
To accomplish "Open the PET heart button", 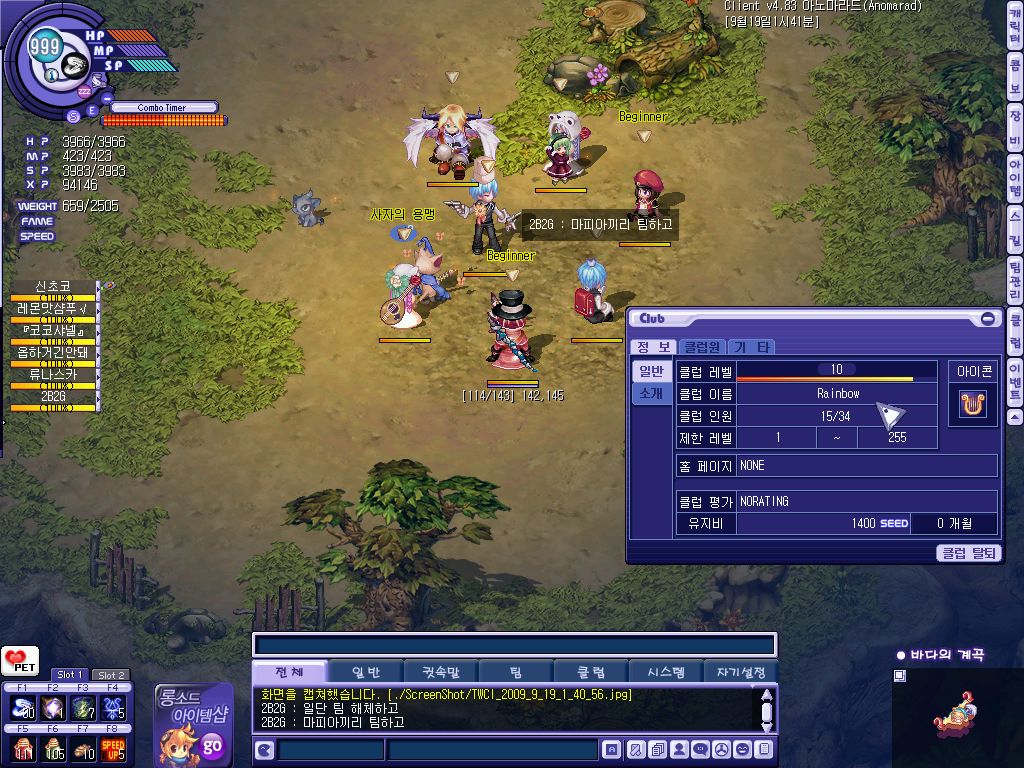I will [20, 662].
